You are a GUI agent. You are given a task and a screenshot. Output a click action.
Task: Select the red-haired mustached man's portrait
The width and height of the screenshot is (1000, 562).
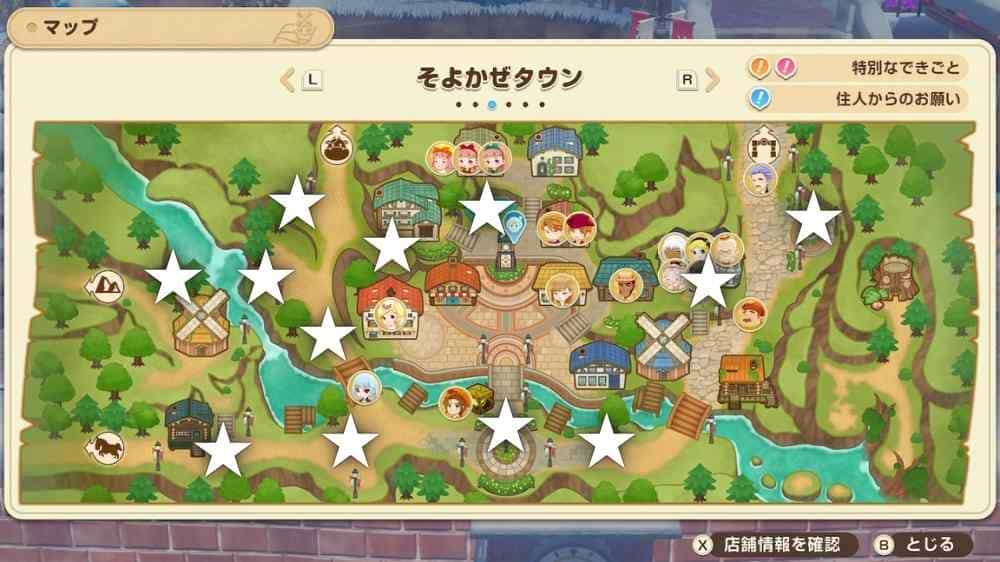click(749, 314)
